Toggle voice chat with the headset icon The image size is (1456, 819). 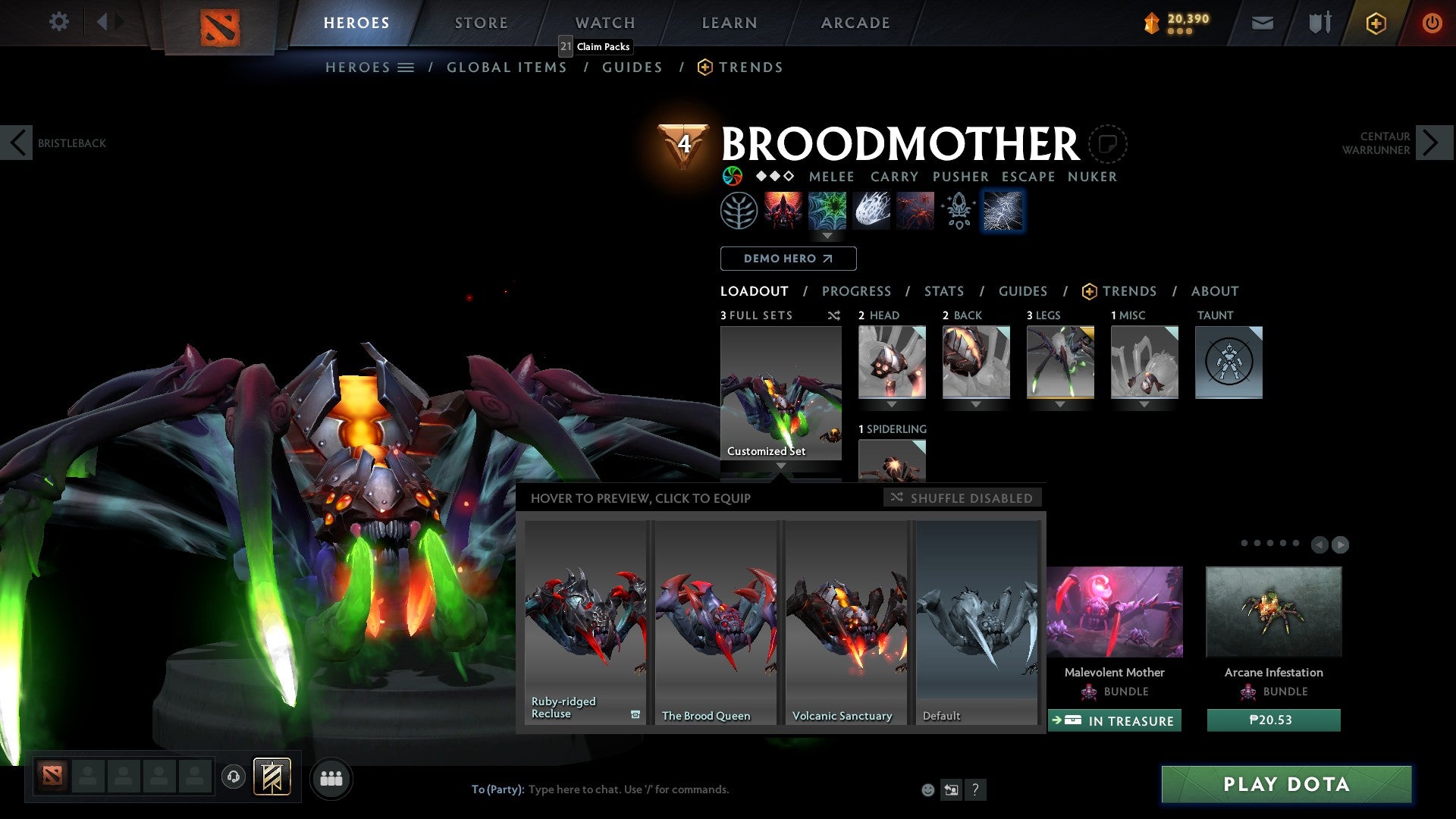pos(234,778)
